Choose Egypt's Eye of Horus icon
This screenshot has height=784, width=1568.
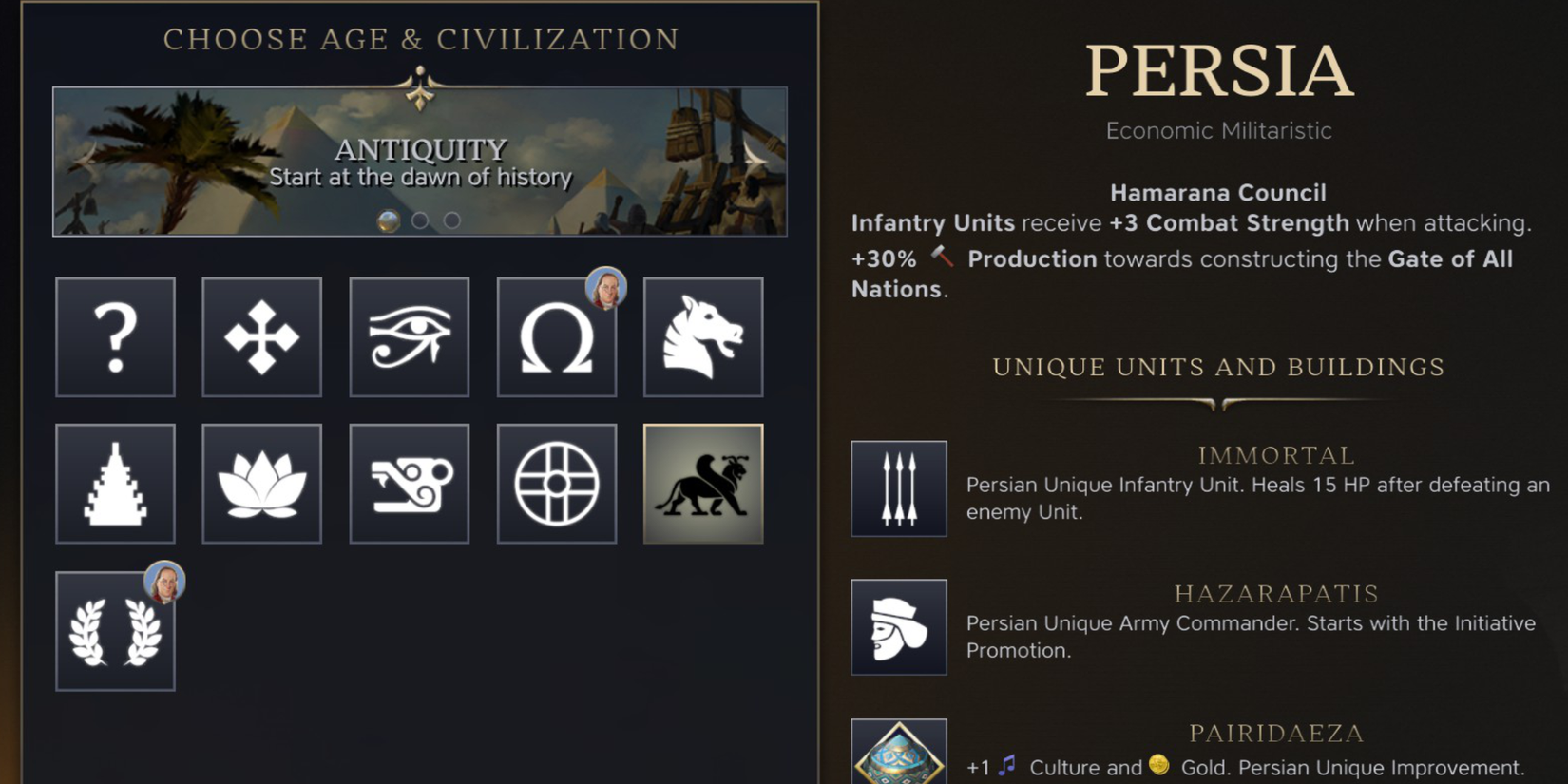coord(410,337)
